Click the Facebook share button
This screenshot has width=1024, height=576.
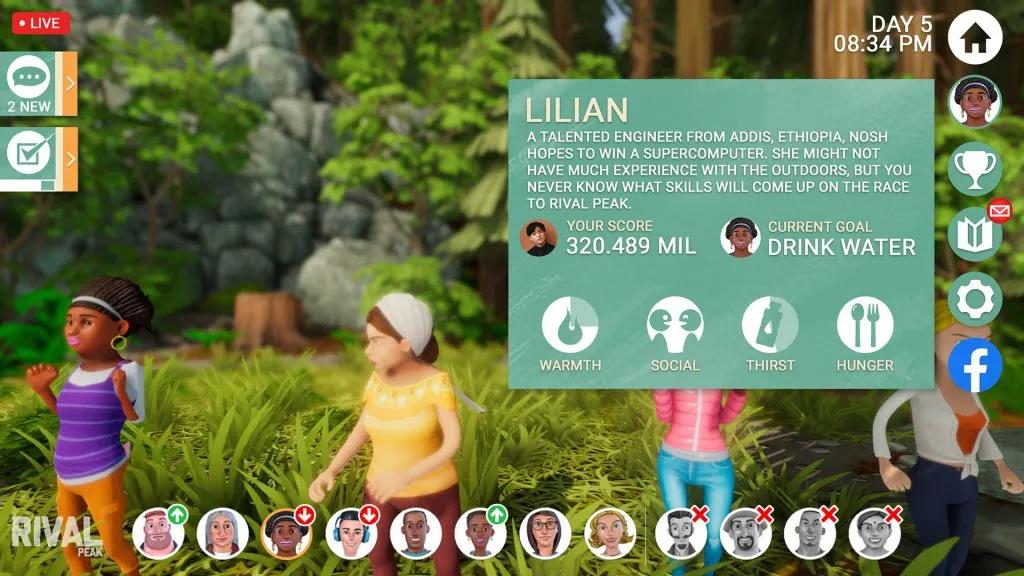[x=974, y=366]
